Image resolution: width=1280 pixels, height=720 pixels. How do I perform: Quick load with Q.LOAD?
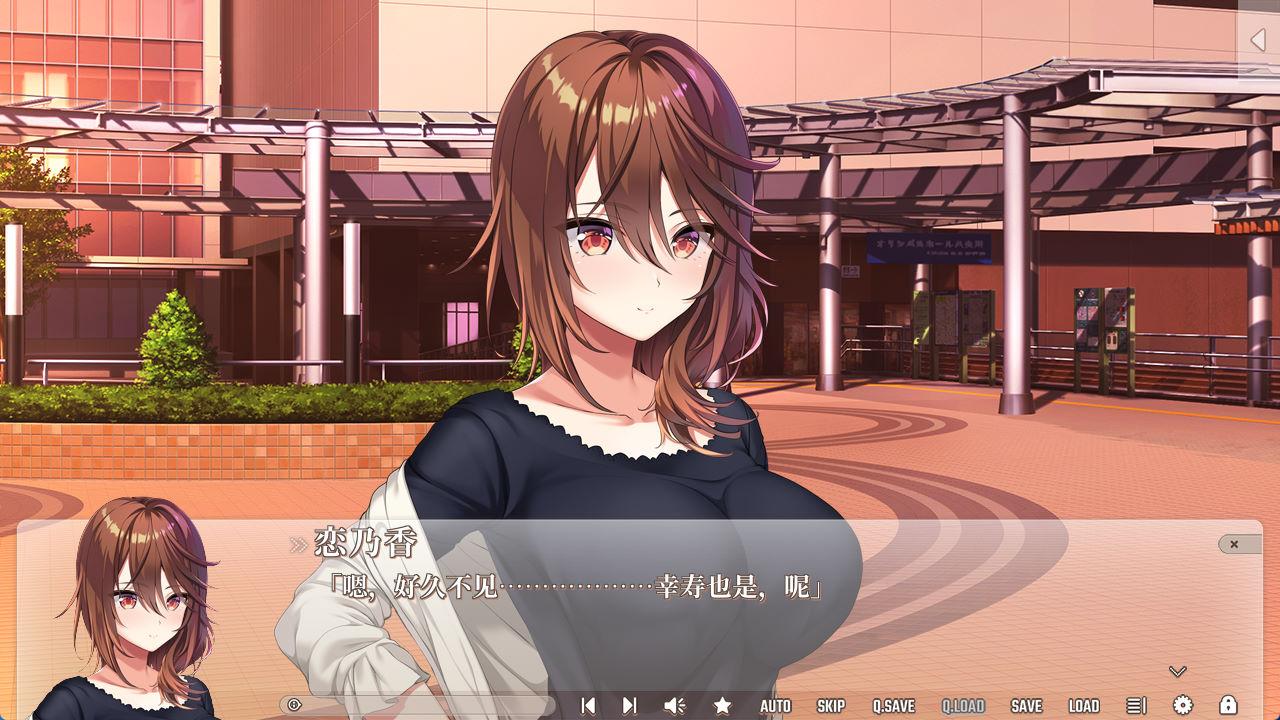(963, 706)
